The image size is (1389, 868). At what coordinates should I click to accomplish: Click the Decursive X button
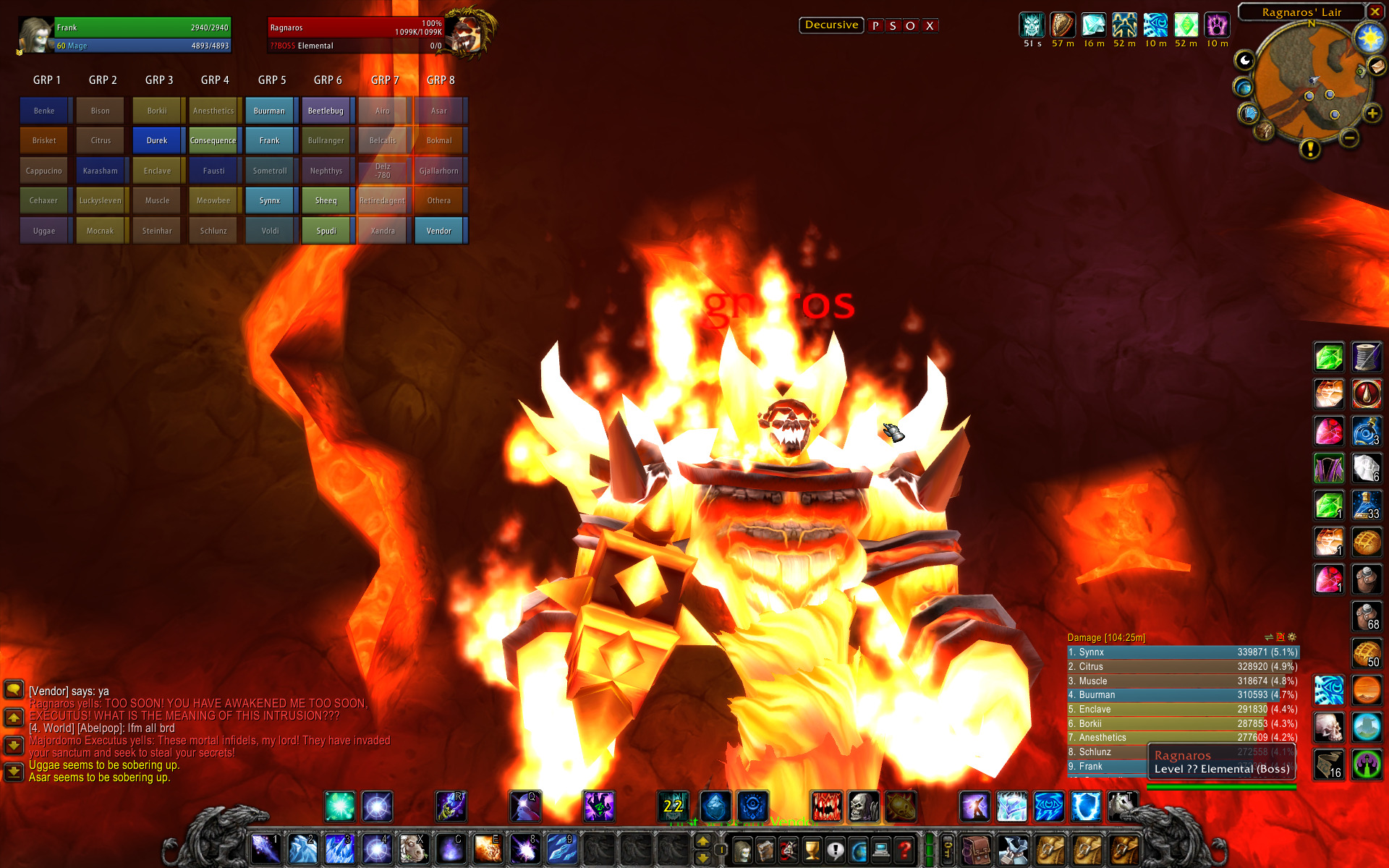[930, 26]
